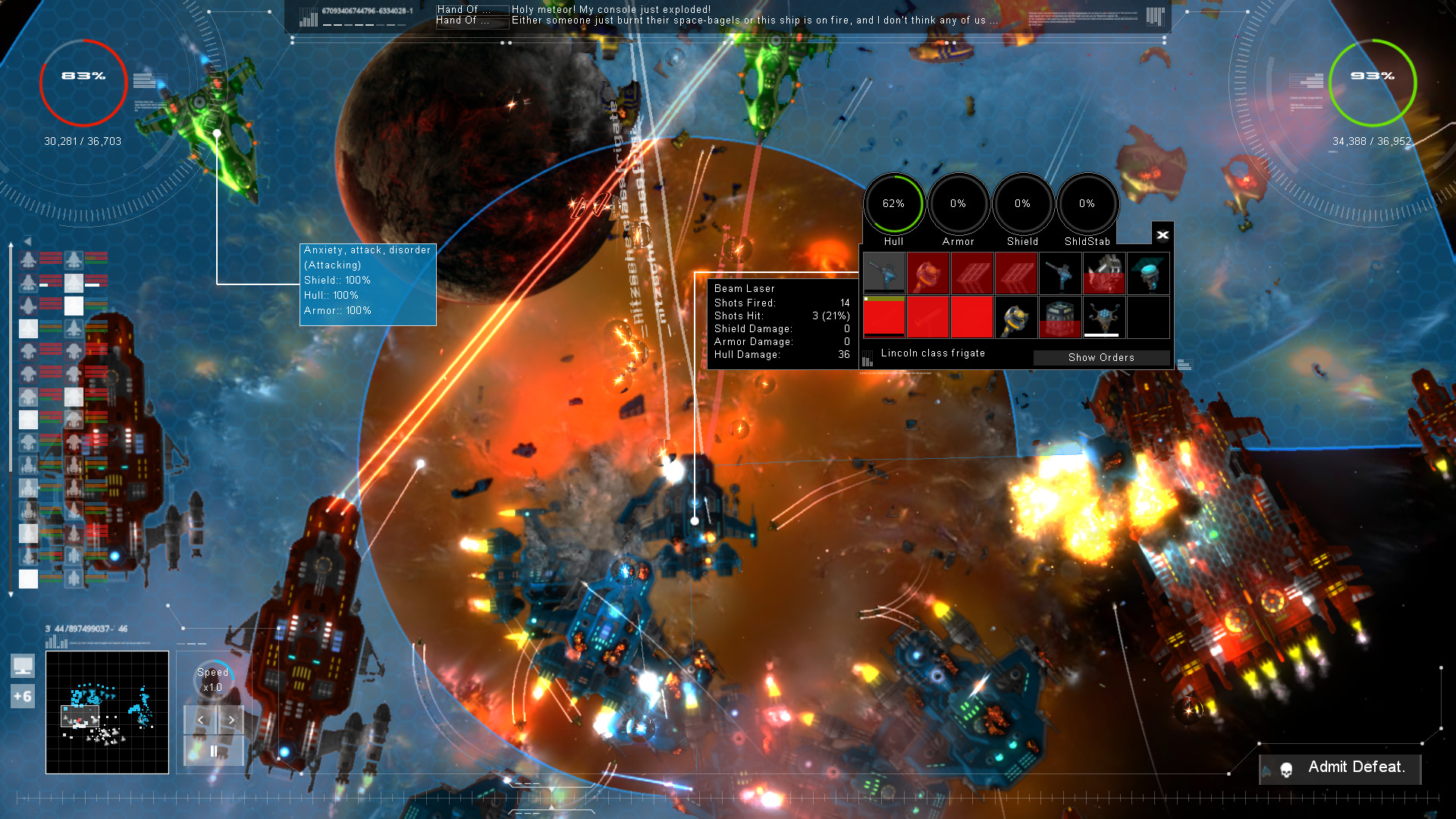Step game speed down with the left arrow

click(199, 720)
